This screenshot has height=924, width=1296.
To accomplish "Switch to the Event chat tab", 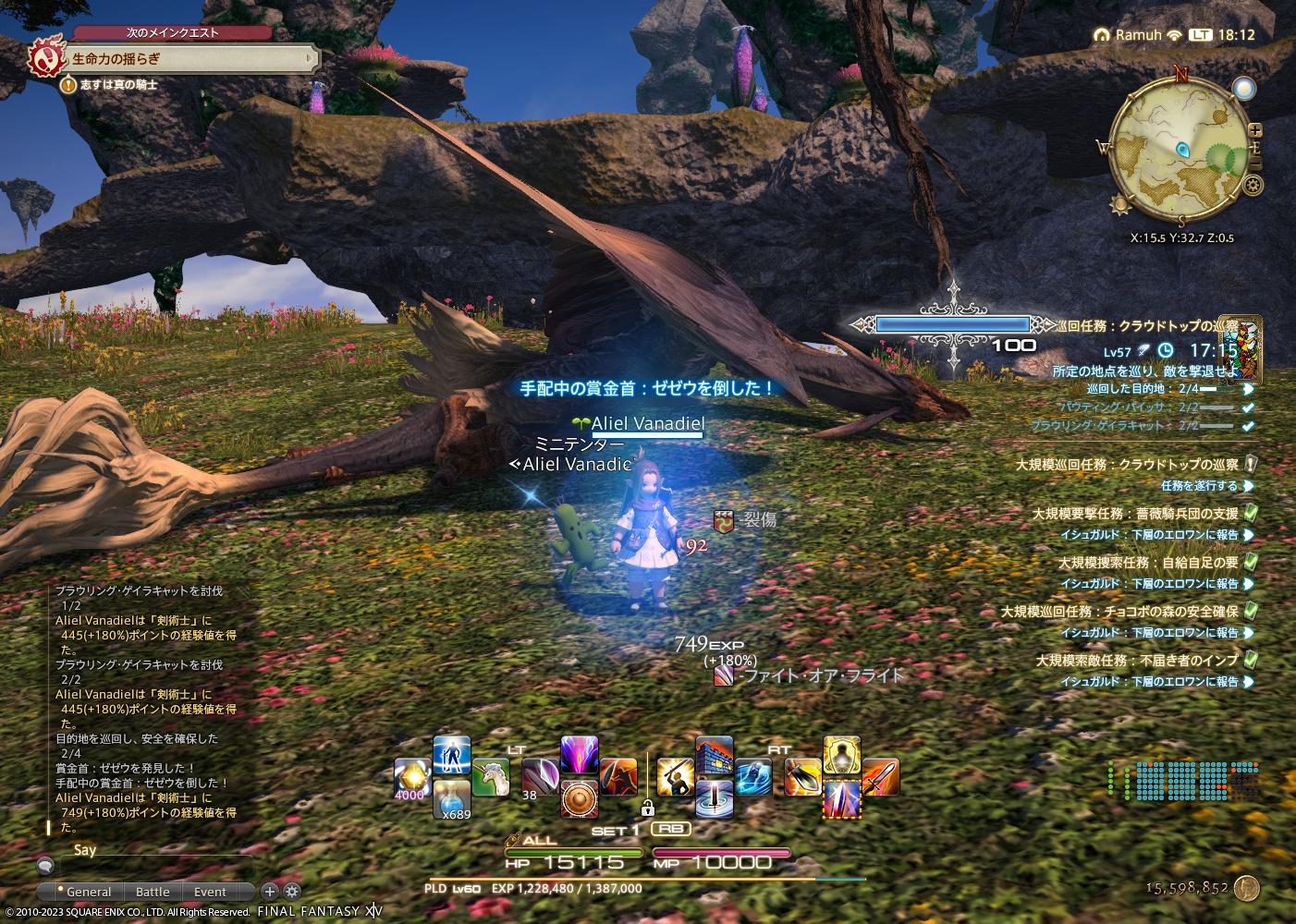I will [x=213, y=892].
